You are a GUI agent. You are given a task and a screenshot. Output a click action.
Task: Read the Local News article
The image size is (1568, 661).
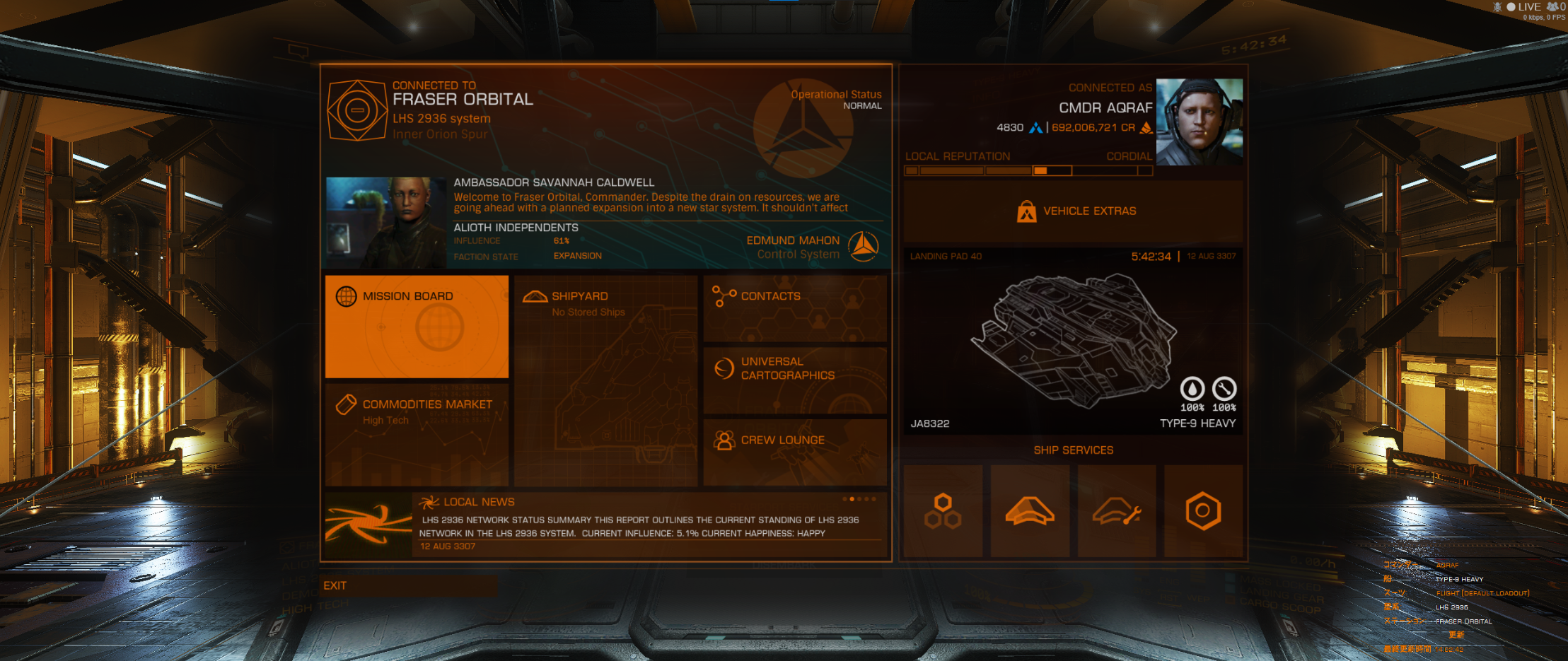(639, 526)
